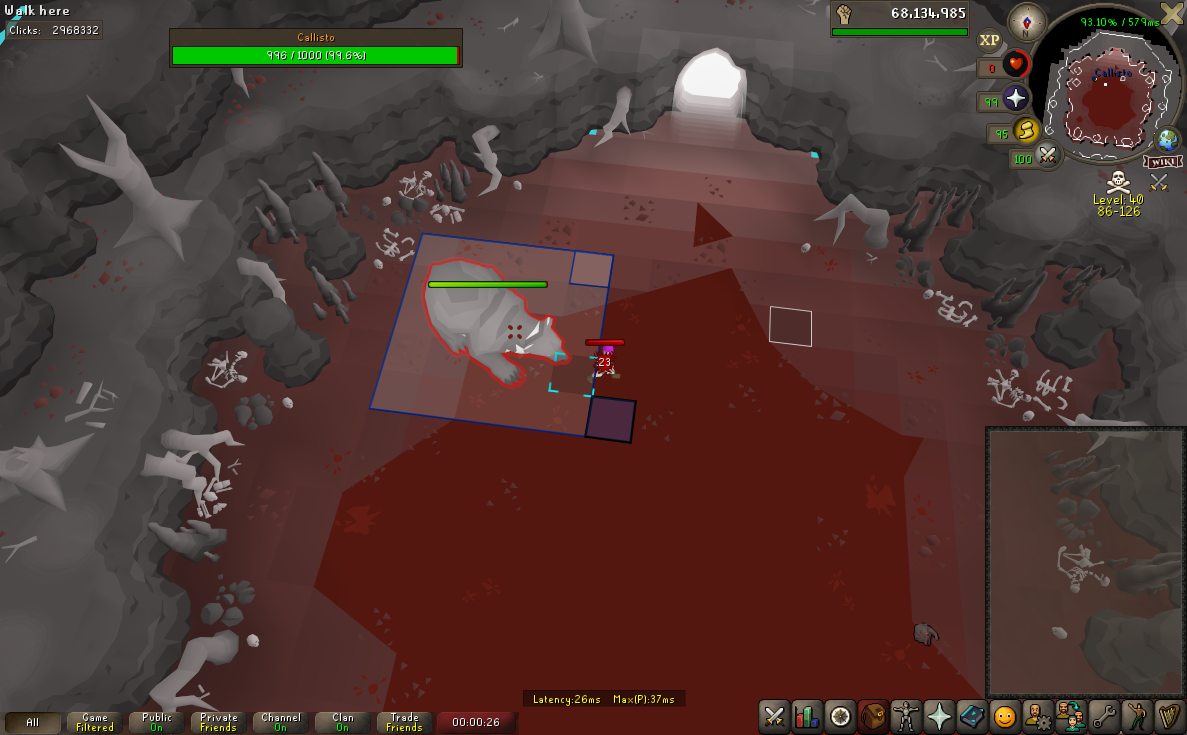Image resolution: width=1187 pixels, height=735 pixels.
Task: Open the harp Music Player tab
Action: click(1169, 716)
